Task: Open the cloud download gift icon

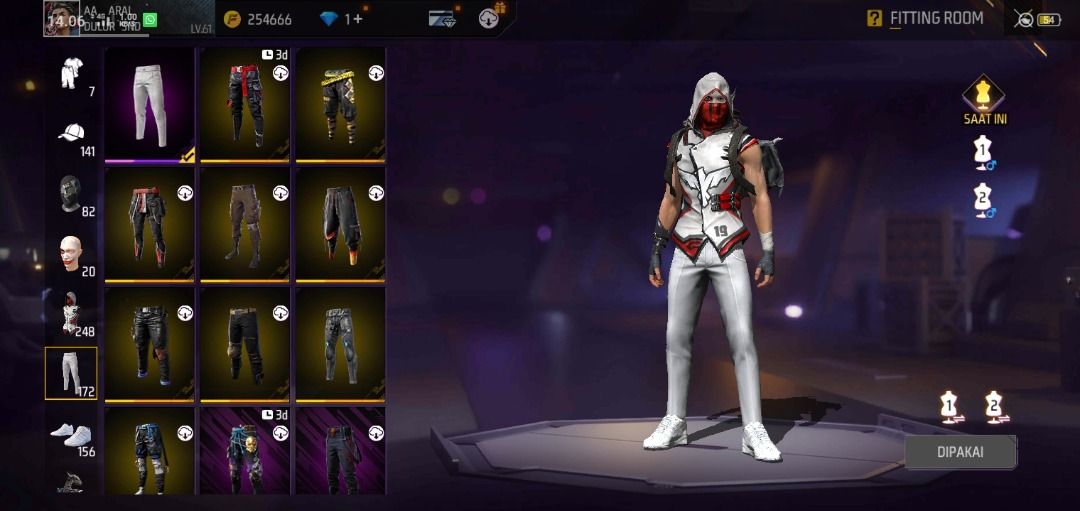Action: coord(491,18)
